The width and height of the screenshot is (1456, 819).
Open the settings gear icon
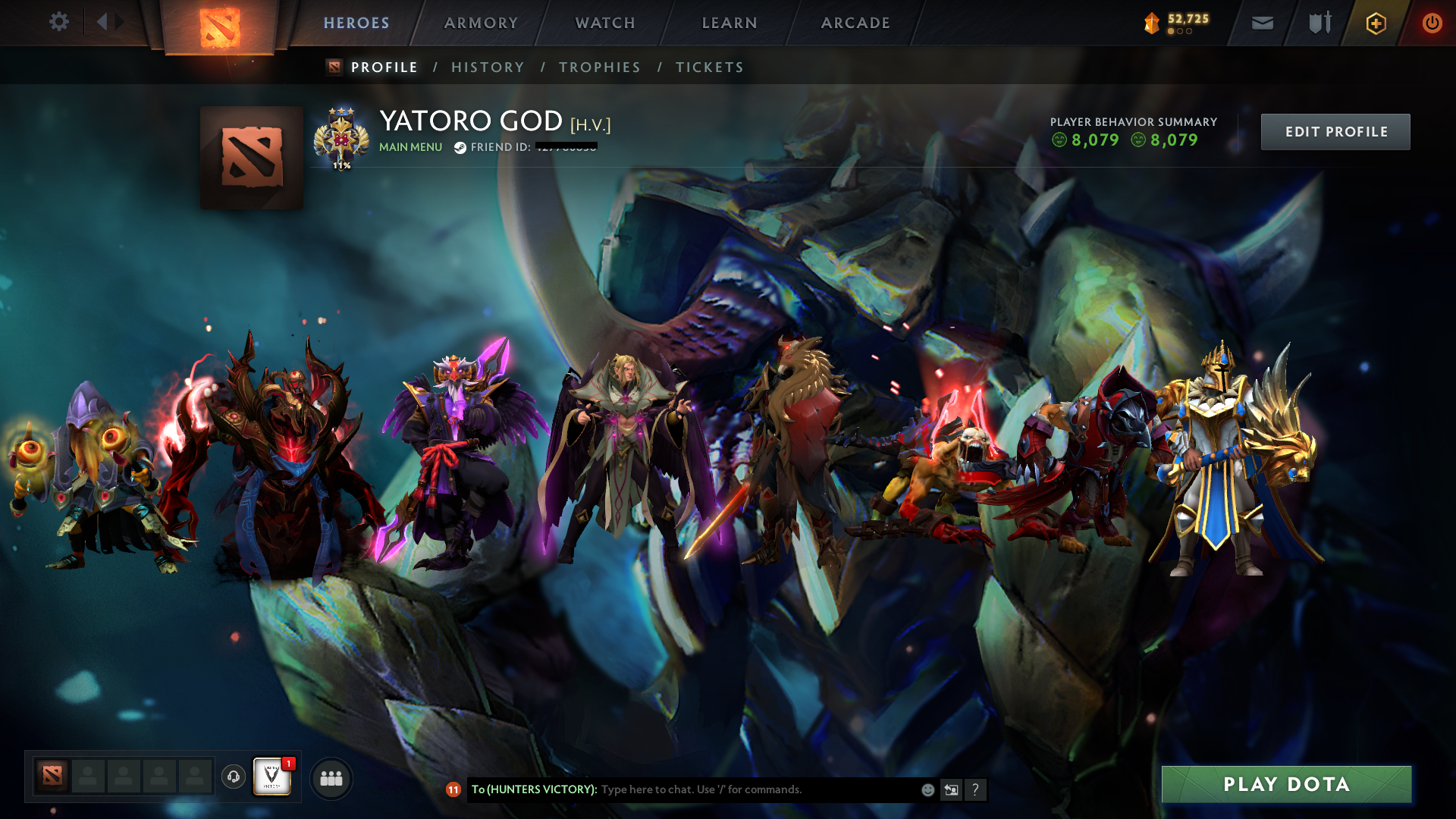pos(58,22)
